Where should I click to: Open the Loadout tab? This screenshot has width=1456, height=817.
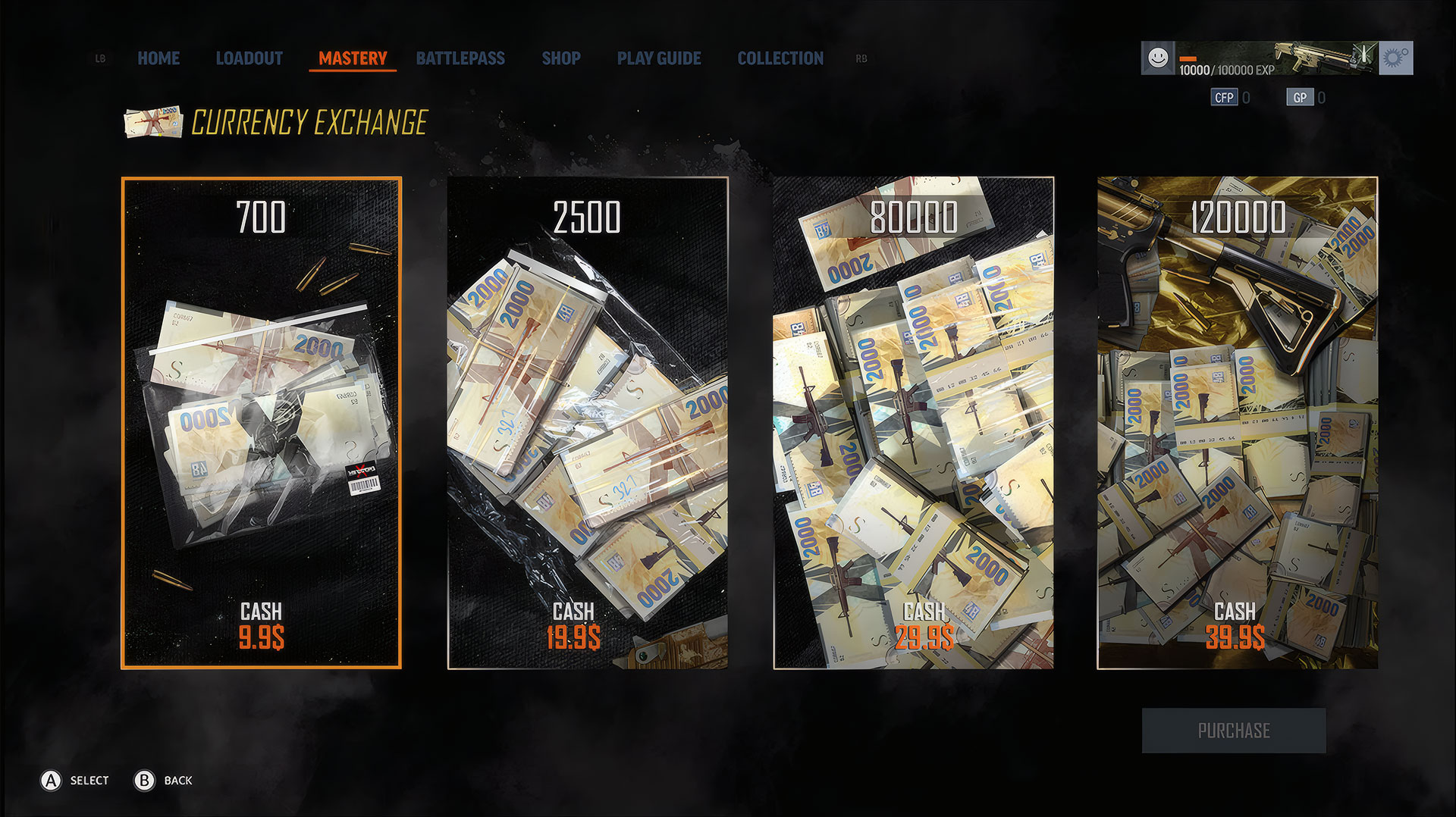point(249,58)
